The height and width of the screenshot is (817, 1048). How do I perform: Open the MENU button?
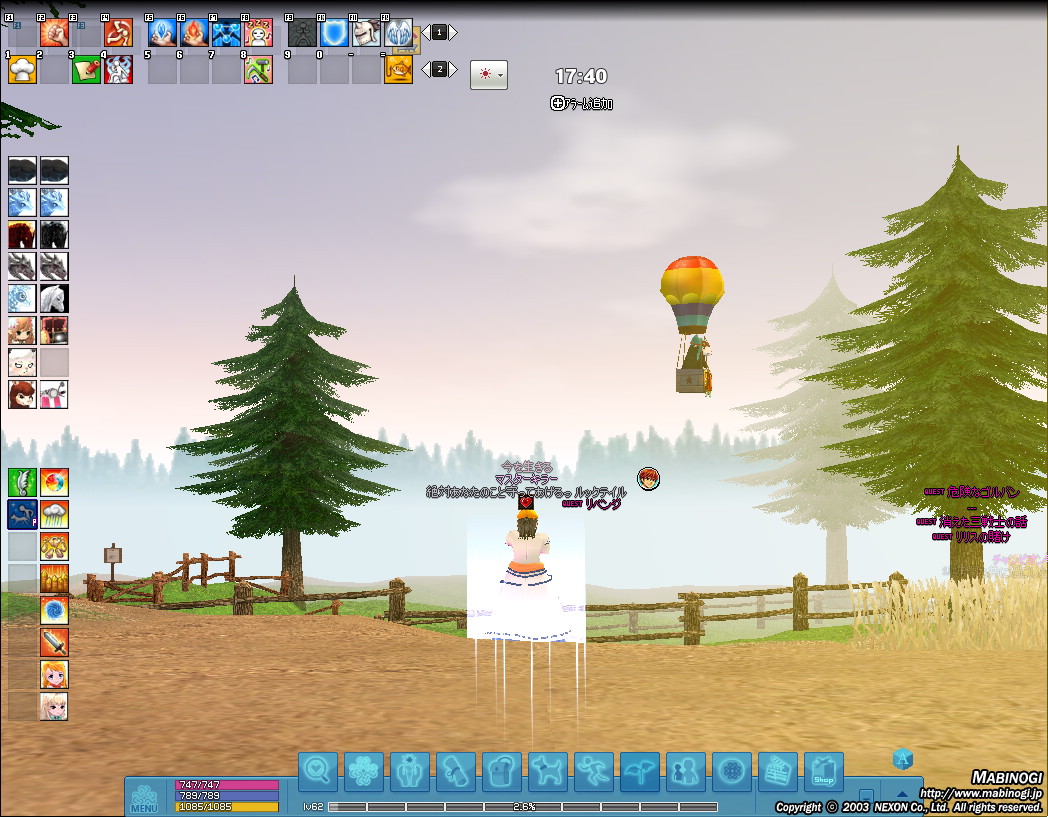tap(143, 797)
